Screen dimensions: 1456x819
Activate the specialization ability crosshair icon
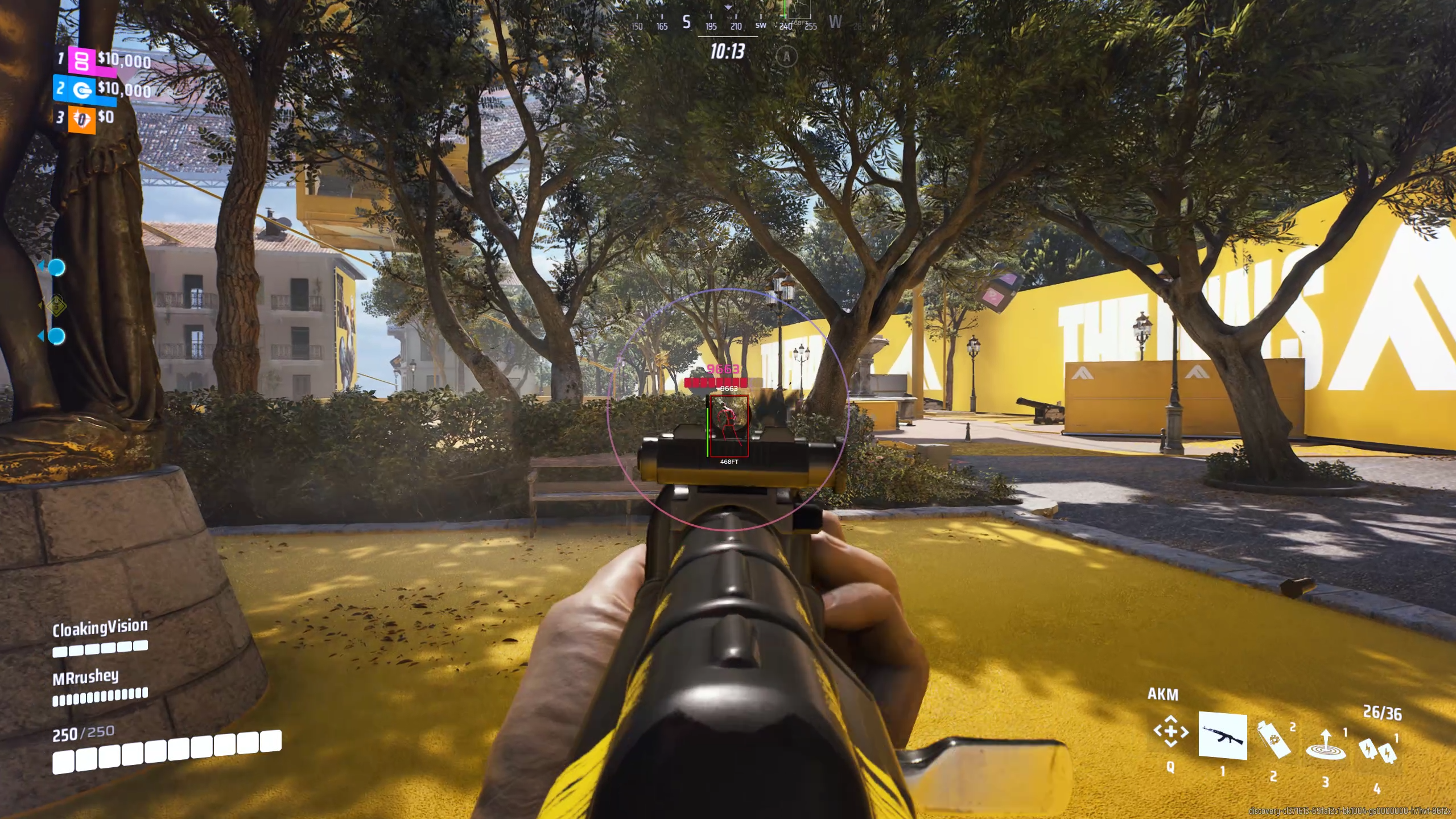pyautogui.click(x=1170, y=731)
